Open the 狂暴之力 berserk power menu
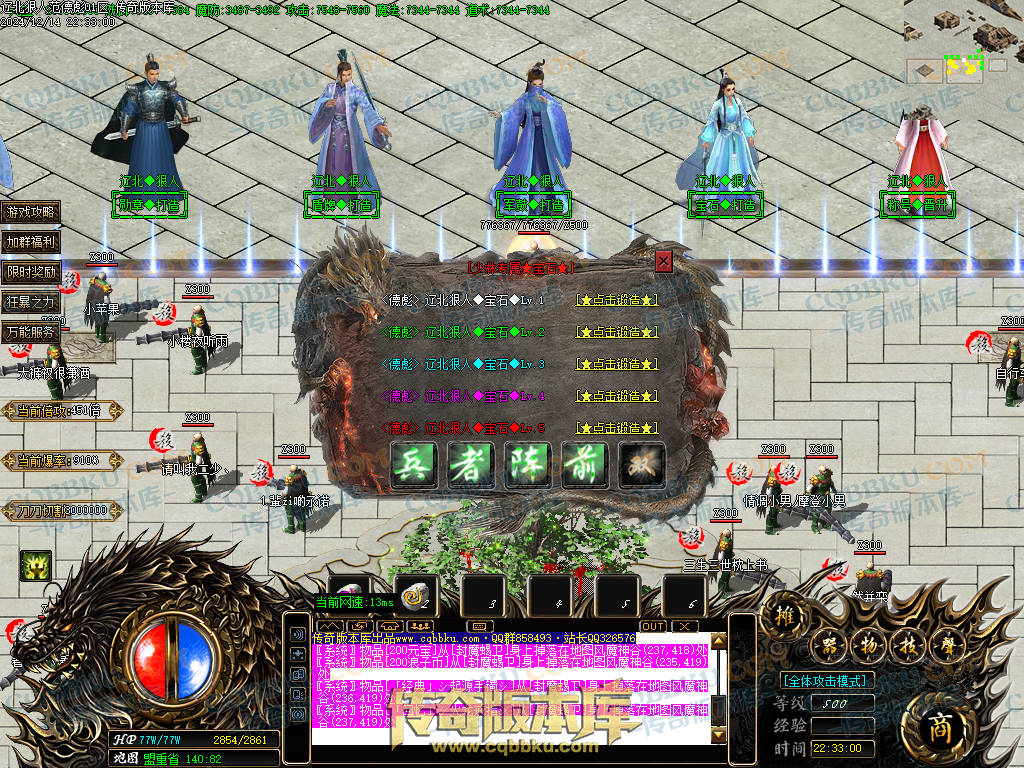 coord(31,302)
